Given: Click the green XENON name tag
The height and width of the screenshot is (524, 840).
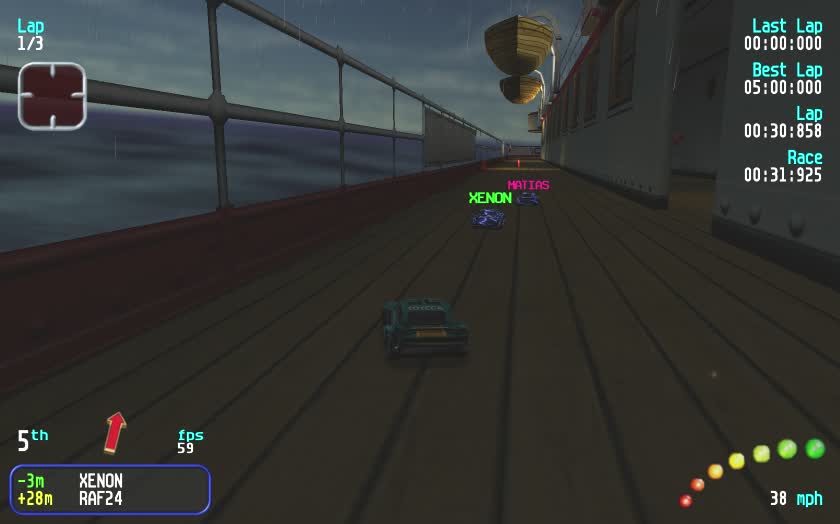Looking at the screenshot, I should point(490,198).
